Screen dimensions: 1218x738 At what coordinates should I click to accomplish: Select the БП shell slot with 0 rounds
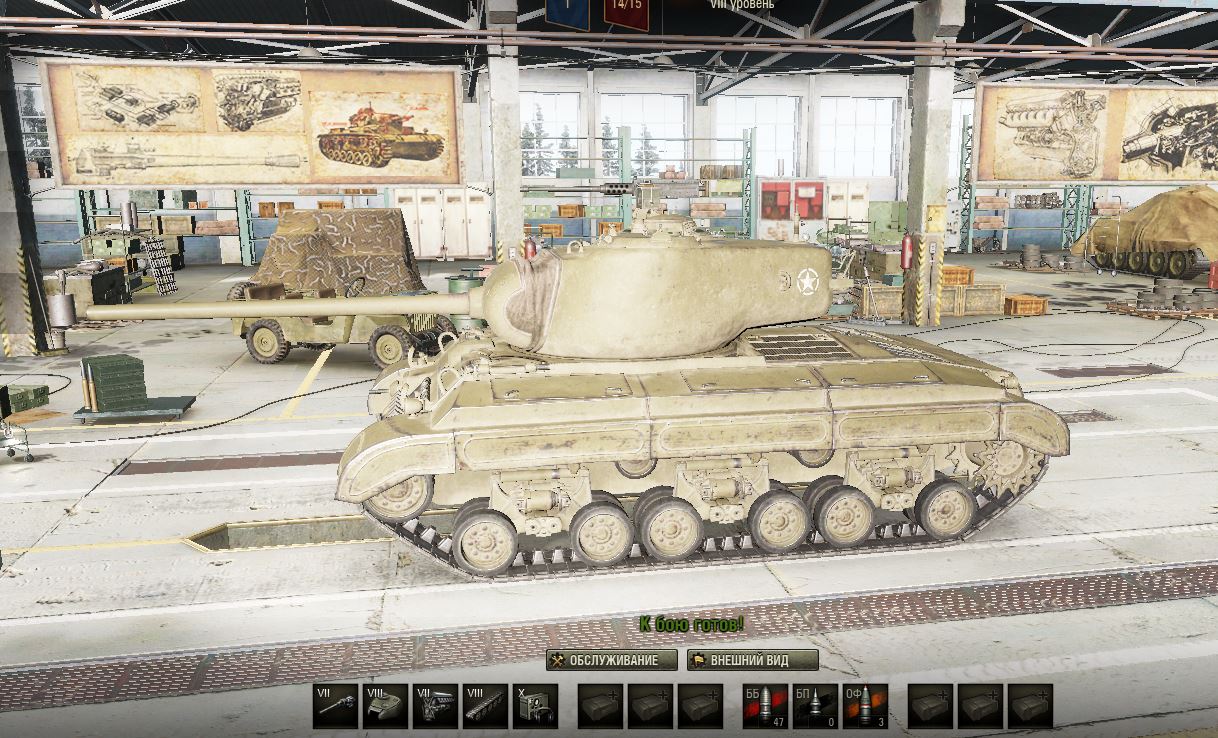point(815,706)
